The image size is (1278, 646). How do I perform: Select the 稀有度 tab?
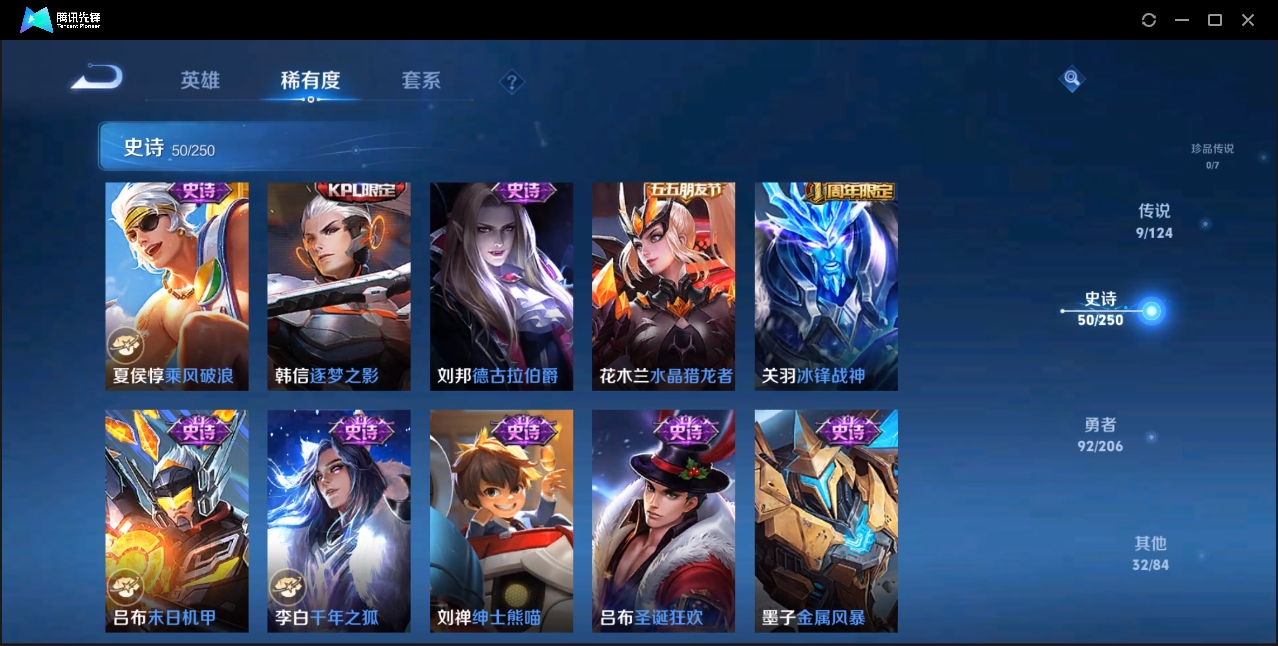point(310,80)
